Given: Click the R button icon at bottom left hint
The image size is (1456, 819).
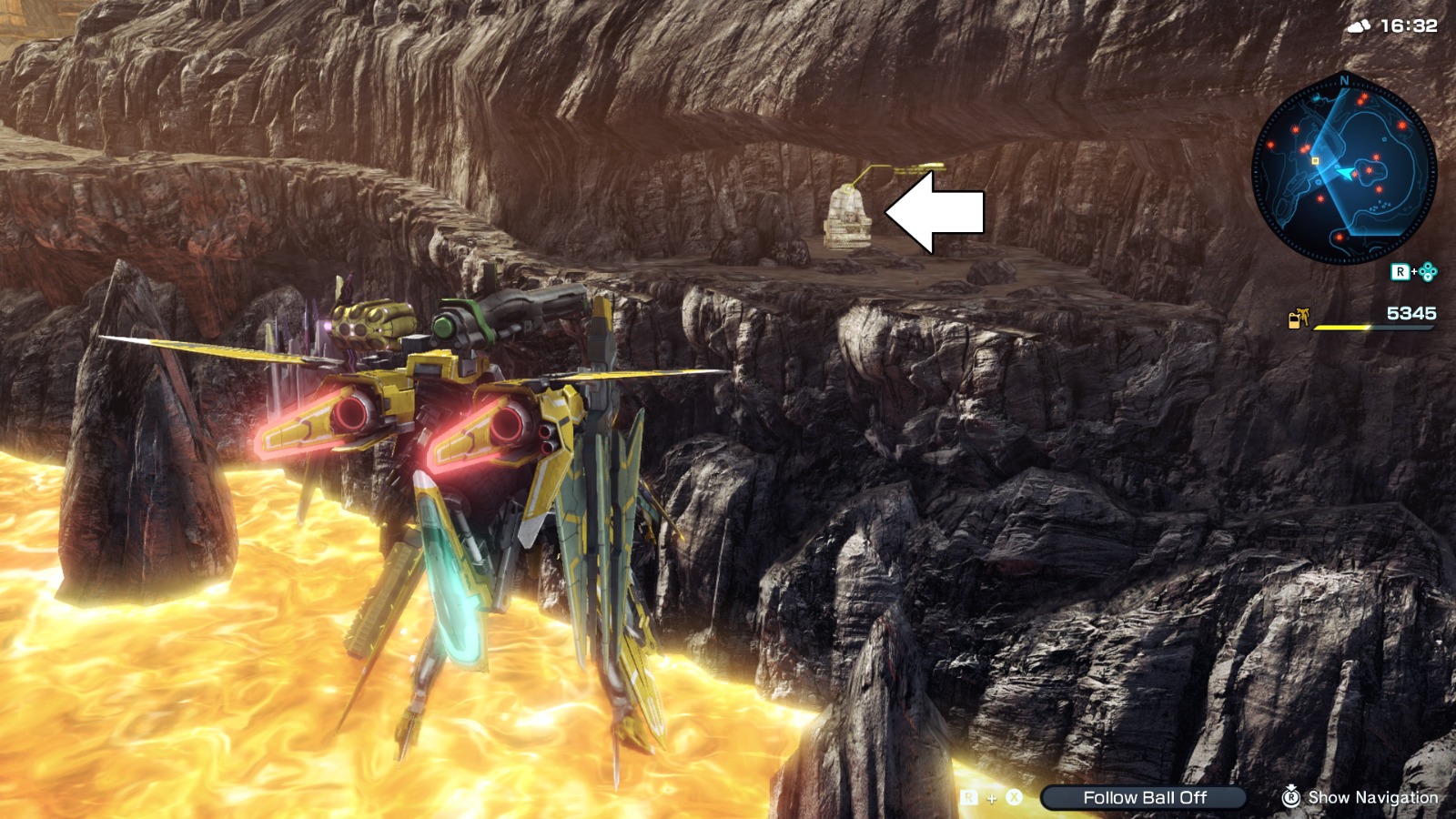Looking at the screenshot, I should pyautogui.click(x=968, y=799).
